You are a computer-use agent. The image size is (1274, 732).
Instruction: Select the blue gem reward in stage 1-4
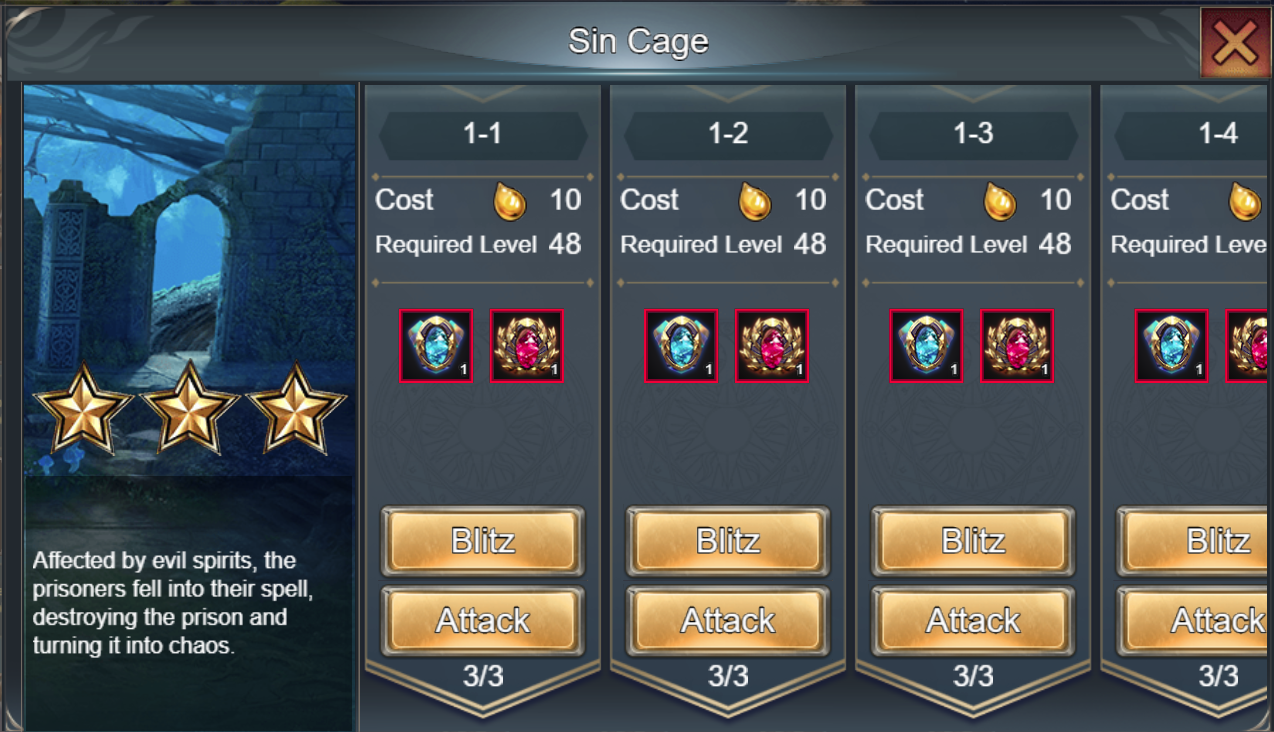[x=1172, y=346]
